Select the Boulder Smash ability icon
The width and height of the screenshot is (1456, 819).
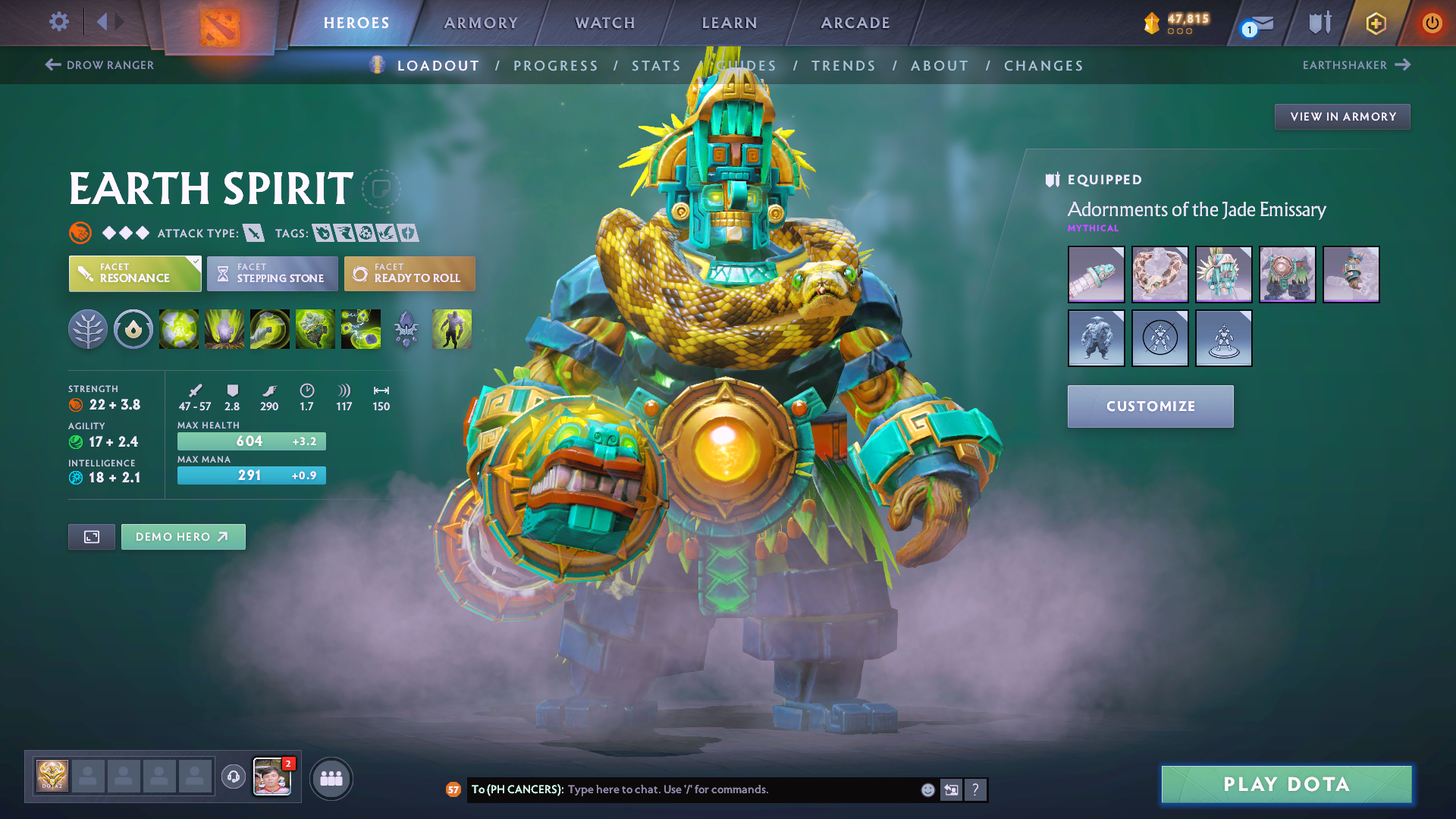pos(179,328)
